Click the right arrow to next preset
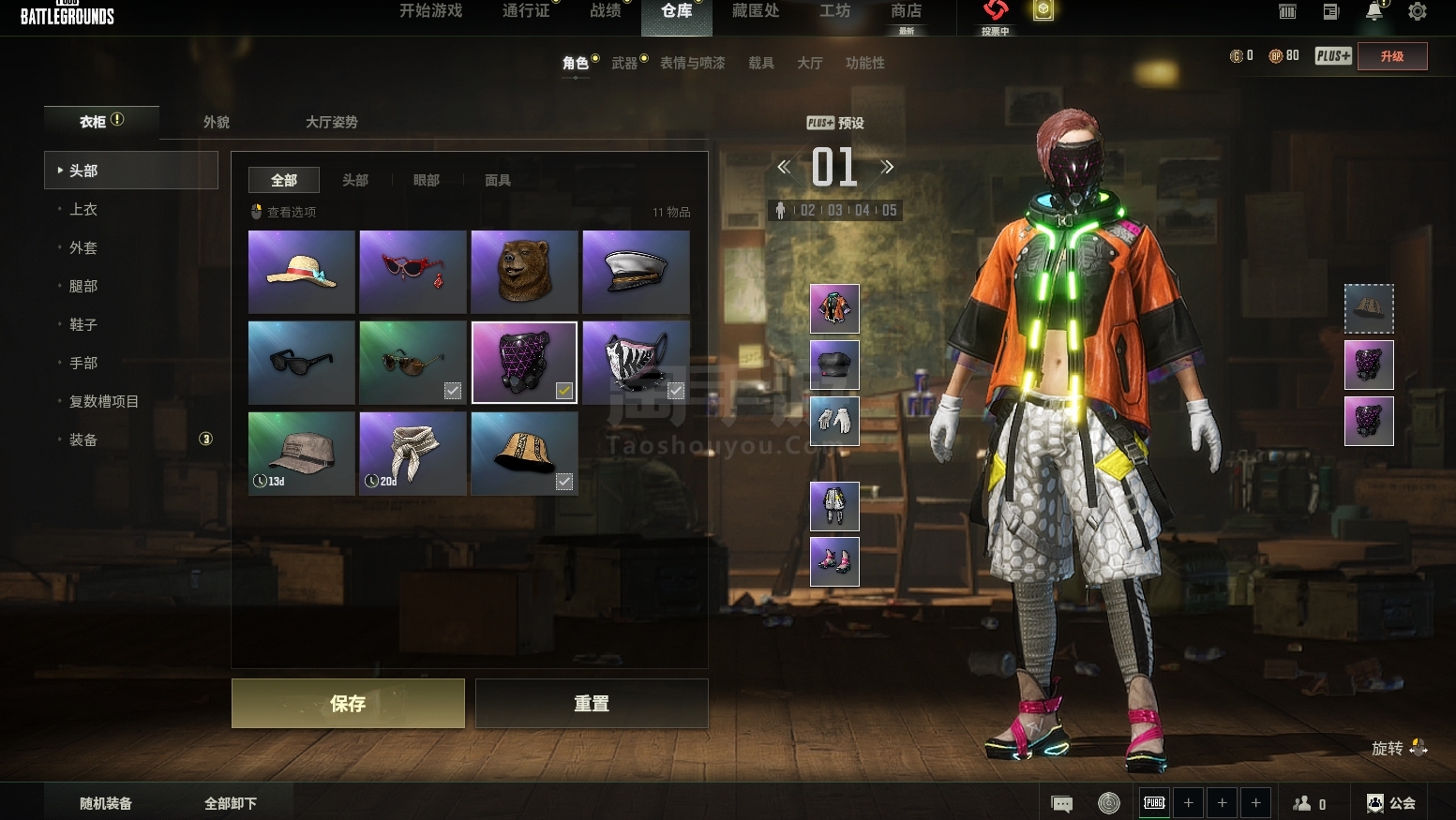This screenshot has height=820, width=1456. coord(887,167)
